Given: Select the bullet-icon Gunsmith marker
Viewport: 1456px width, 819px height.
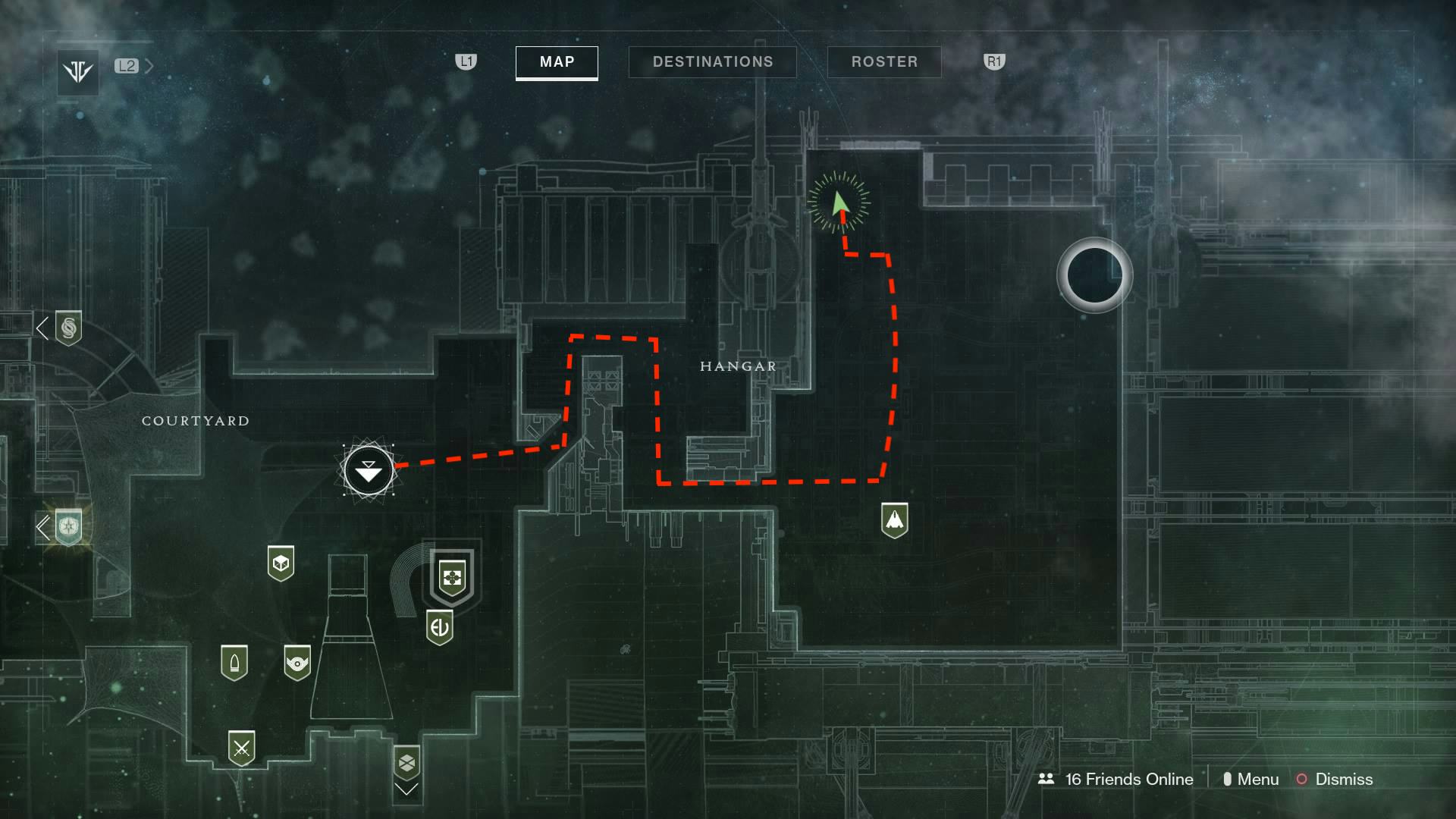Looking at the screenshot, I should (234, 663).
